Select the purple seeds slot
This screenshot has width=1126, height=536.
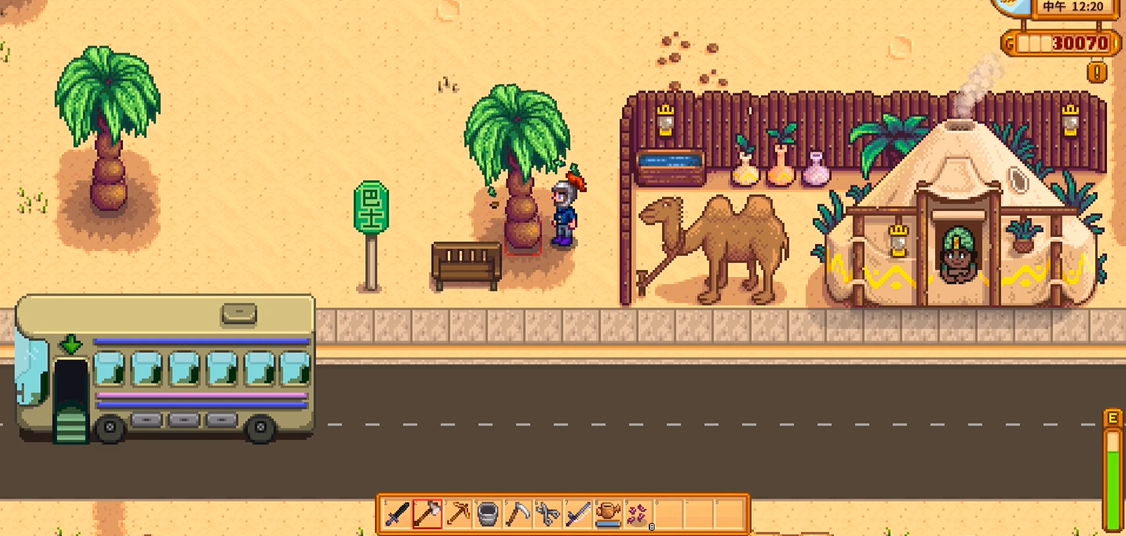click(x=637, y=514)
